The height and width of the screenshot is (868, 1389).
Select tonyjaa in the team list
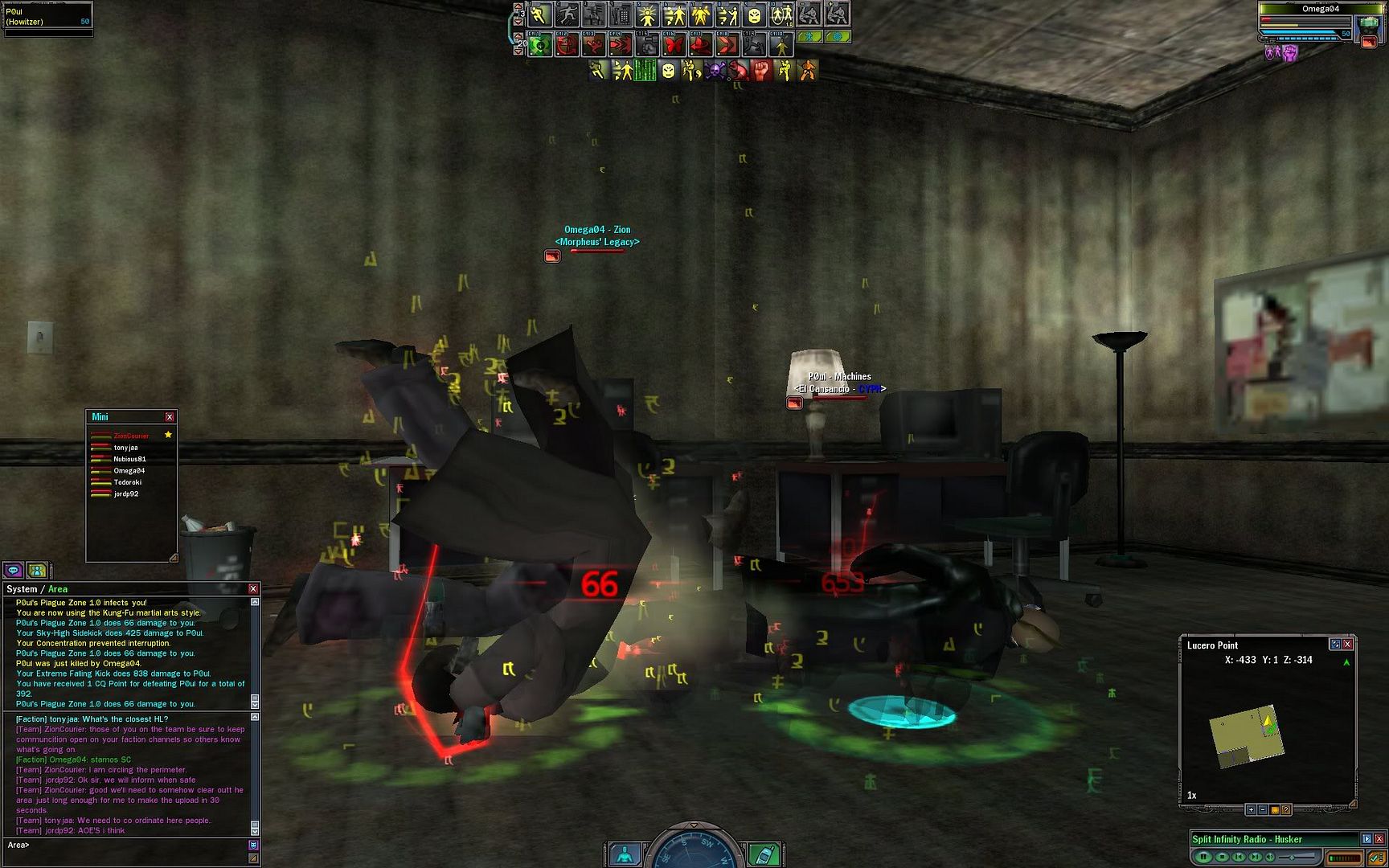click(x=125, y=448)
